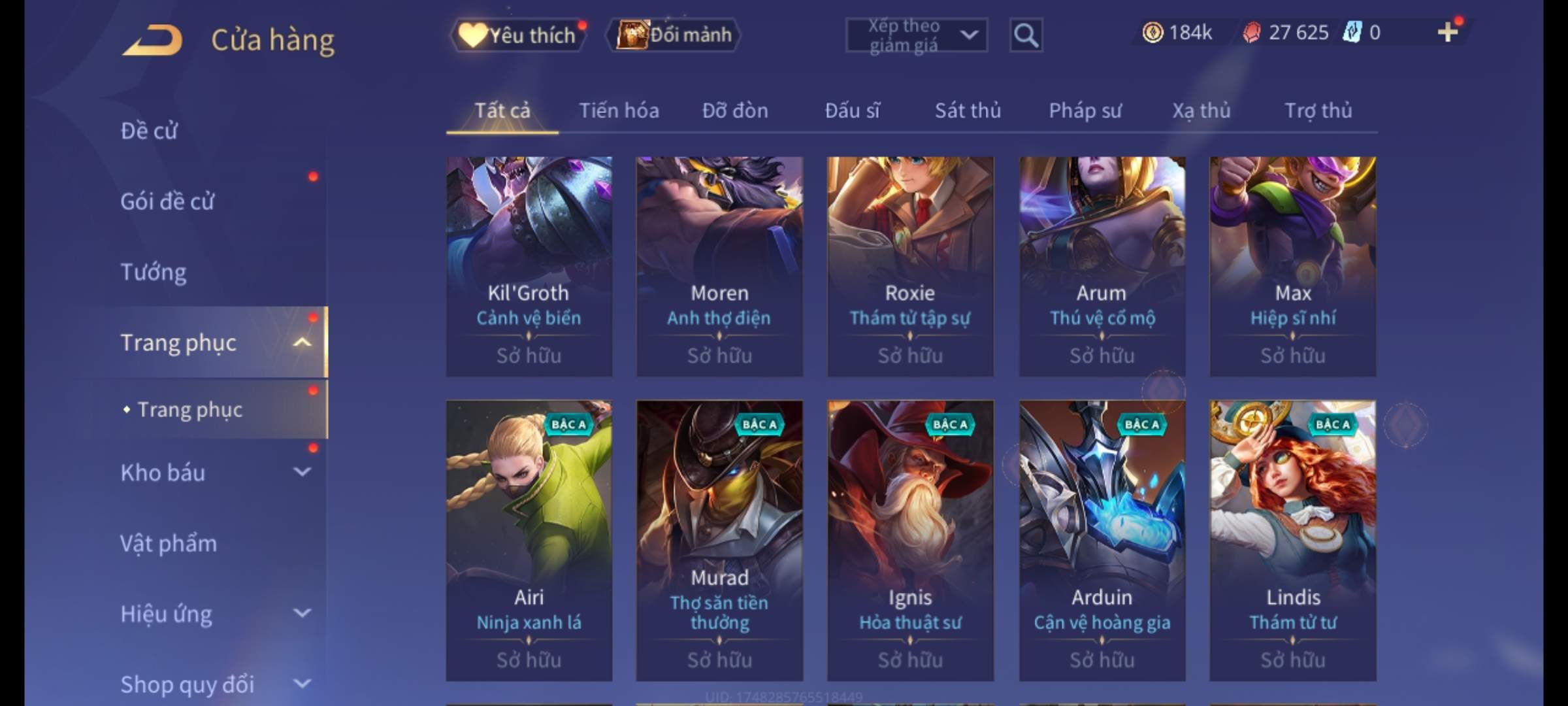
Task: Open the Vật phẩm items section
Action: coord(169,543)
